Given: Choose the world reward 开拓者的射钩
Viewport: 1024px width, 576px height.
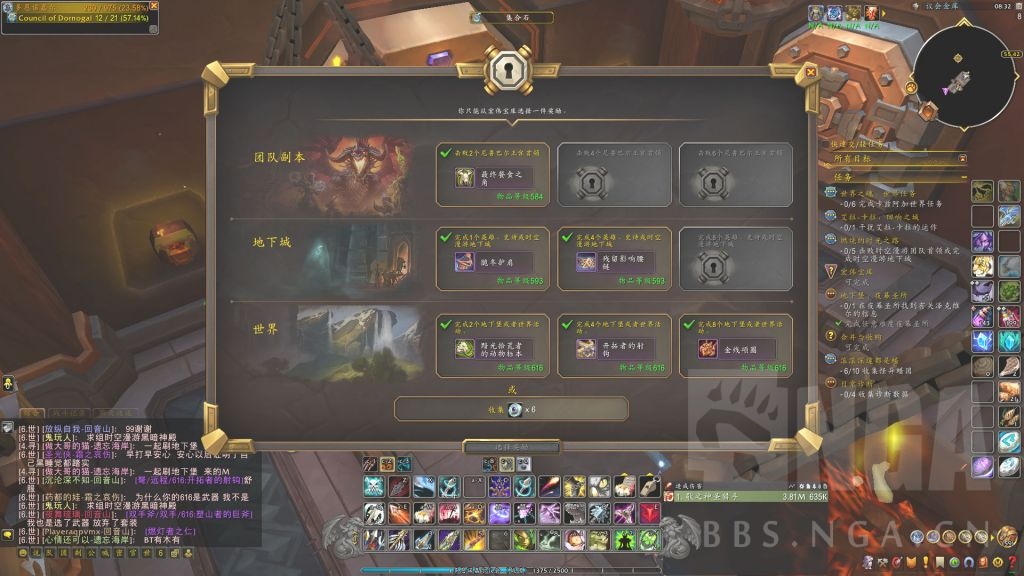Looking at the screenshot, I should [614, 348].
